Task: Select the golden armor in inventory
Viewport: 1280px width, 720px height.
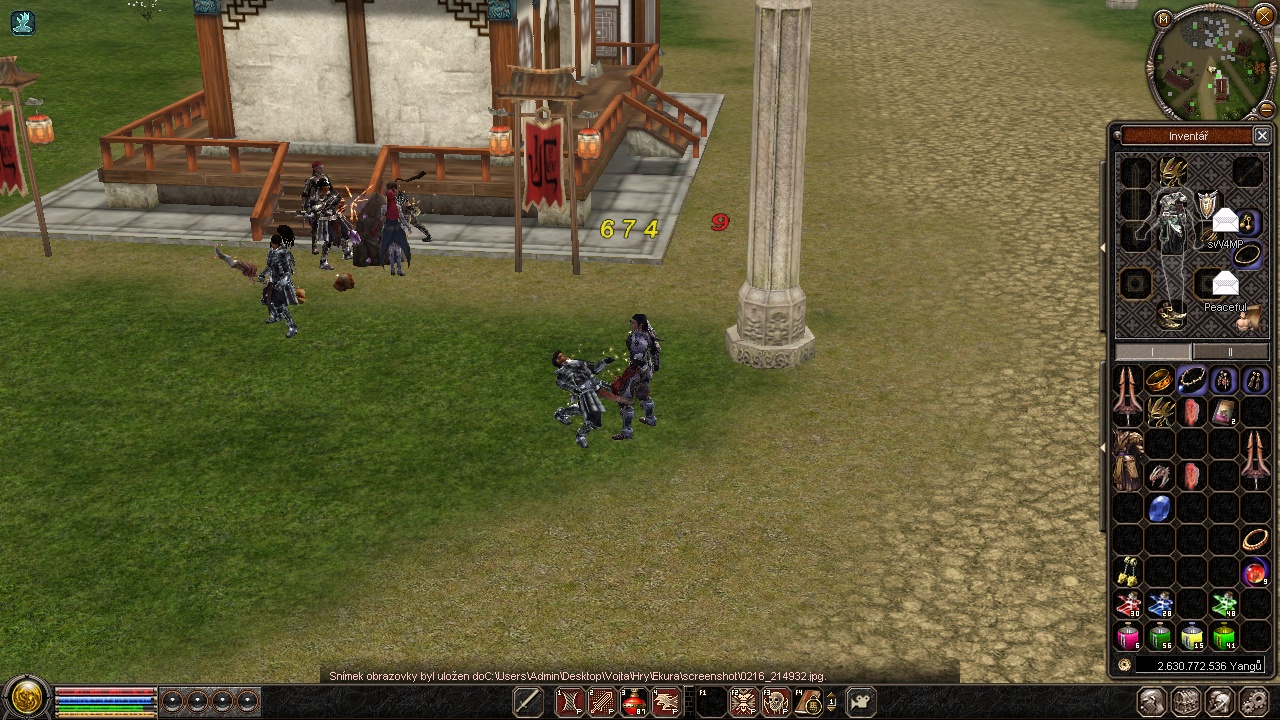Action: tap(1127, 460)
